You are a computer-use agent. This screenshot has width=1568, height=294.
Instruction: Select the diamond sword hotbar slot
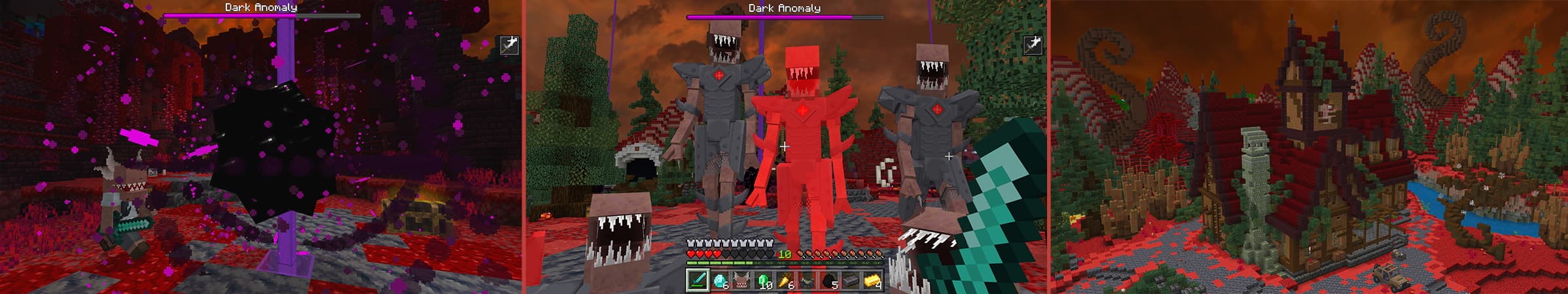698,280
